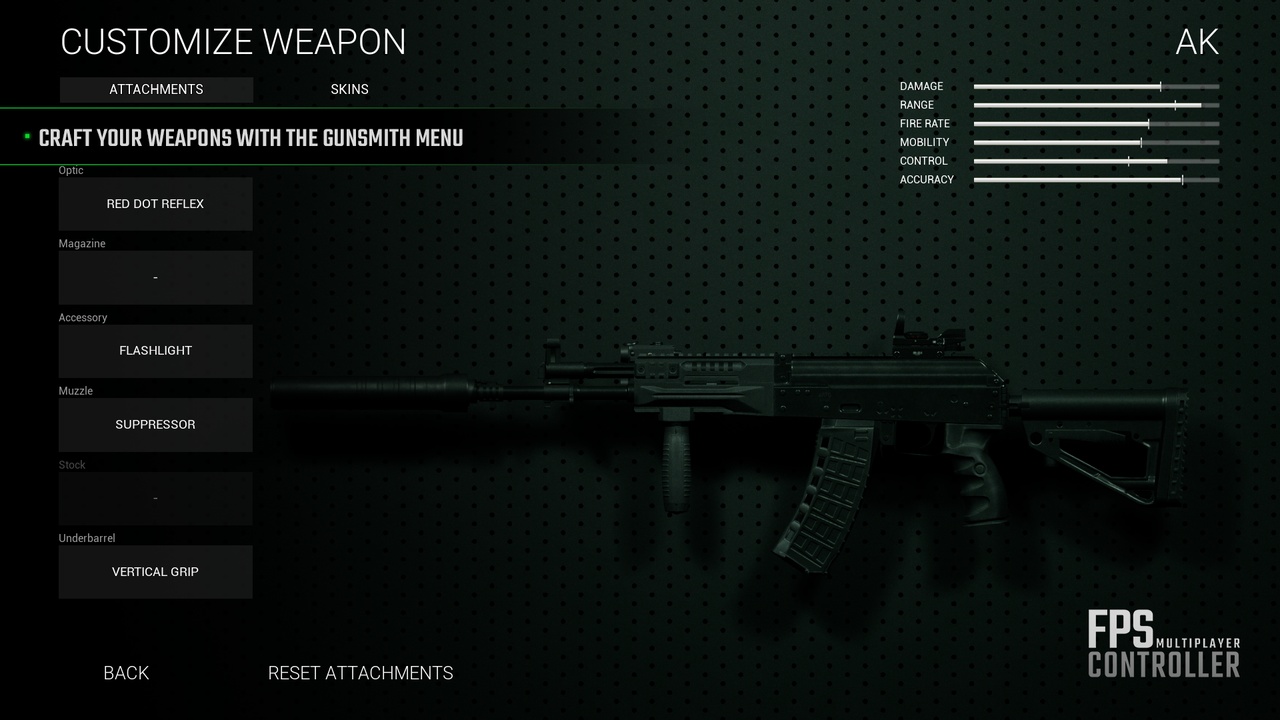Change the Flashlight accessory slot
Image resolution: width=1280 pixels, height=720 pixels.
click(x=155, y=351)
